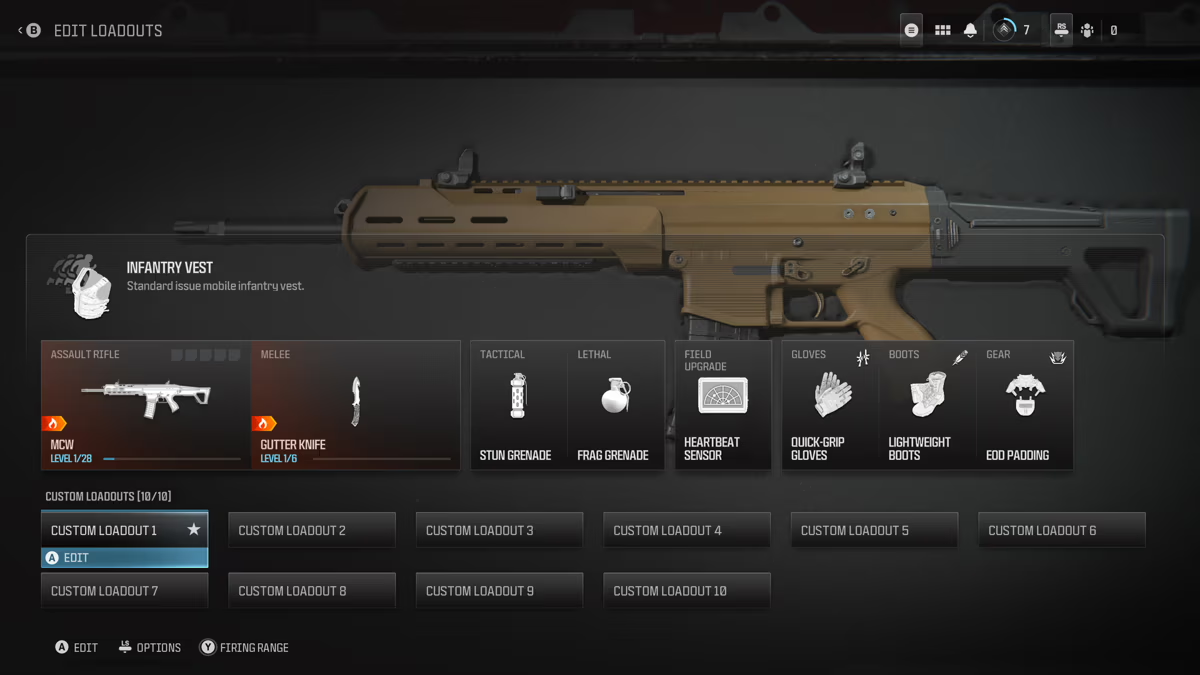
Task: Change the Heartbeat Sensor field upgrade
Action: pyautogui.click(x=723, y=405)
